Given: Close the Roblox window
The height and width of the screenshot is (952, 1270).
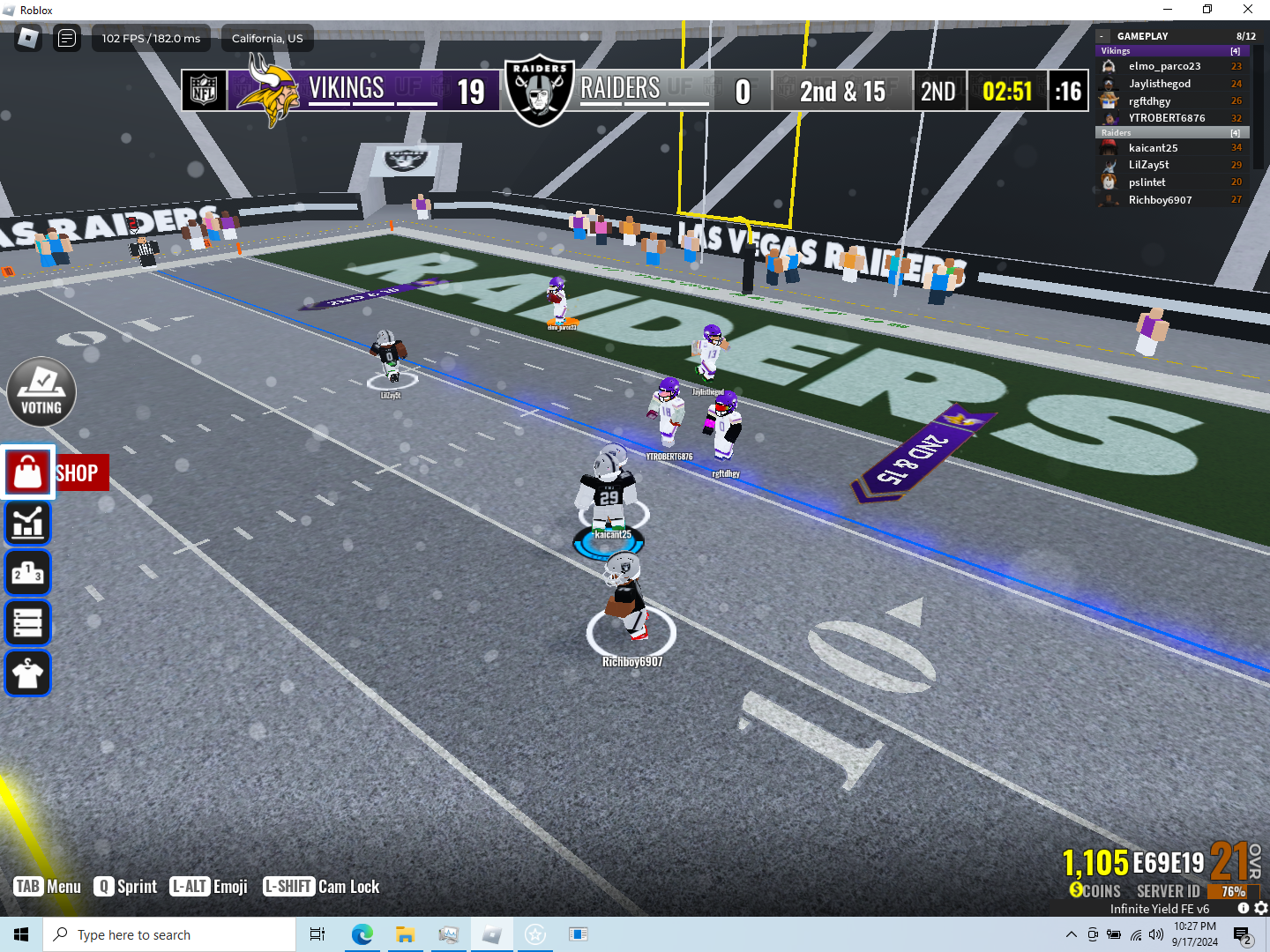Looking at the screenshot, I should pos(1248,10).
